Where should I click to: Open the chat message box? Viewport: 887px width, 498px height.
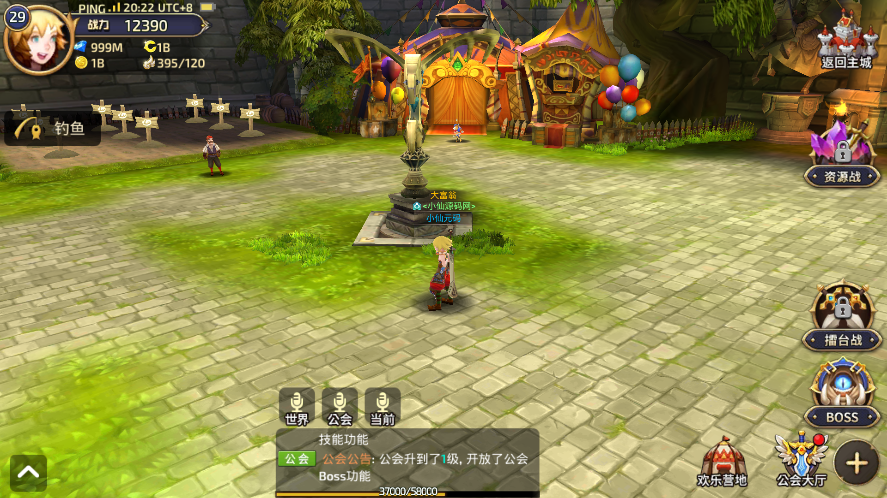click(x=407, y=458)
